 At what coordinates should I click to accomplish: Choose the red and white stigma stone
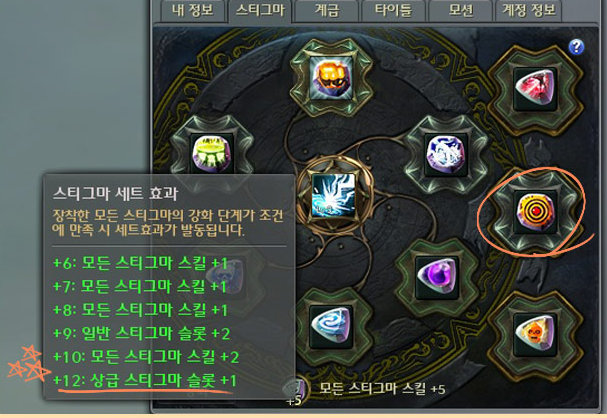click(531, 92)
